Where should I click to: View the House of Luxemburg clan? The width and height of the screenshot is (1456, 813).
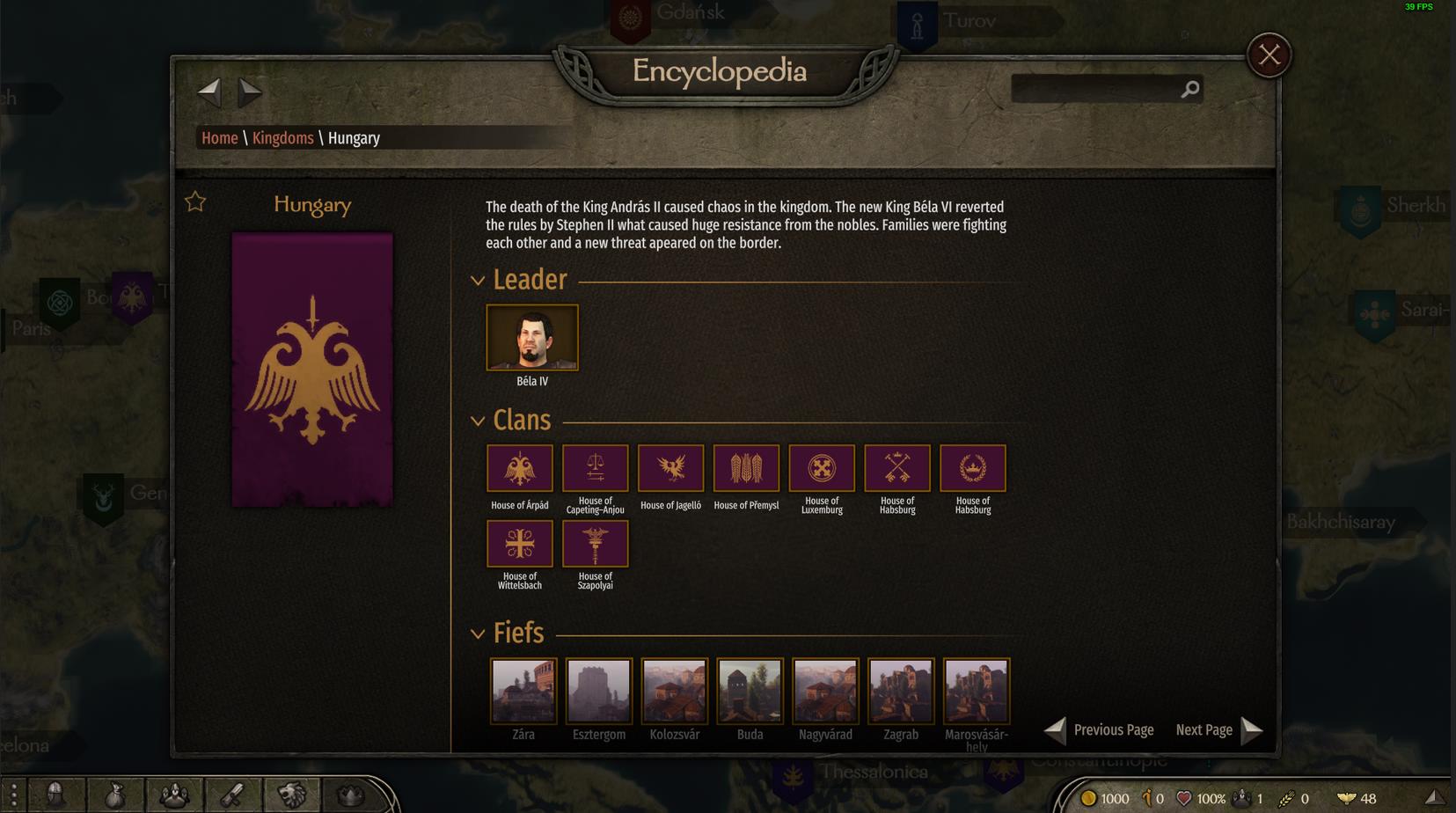822,468
